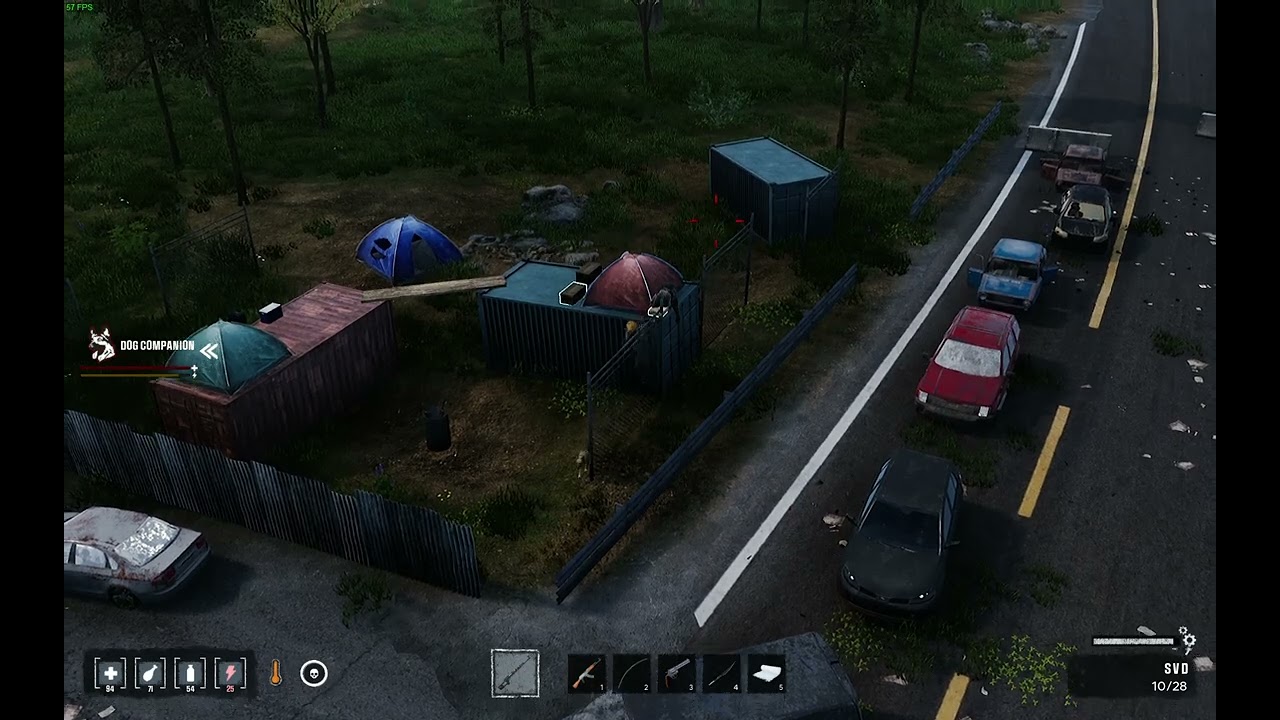Select the bow in hotbar slot 2
1280x720 pixels.
coord(631,674)
